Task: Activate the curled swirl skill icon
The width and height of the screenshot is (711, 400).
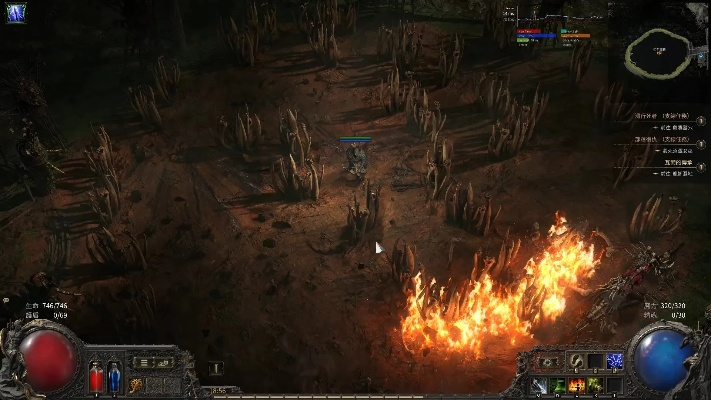Action: click(577, 361)
